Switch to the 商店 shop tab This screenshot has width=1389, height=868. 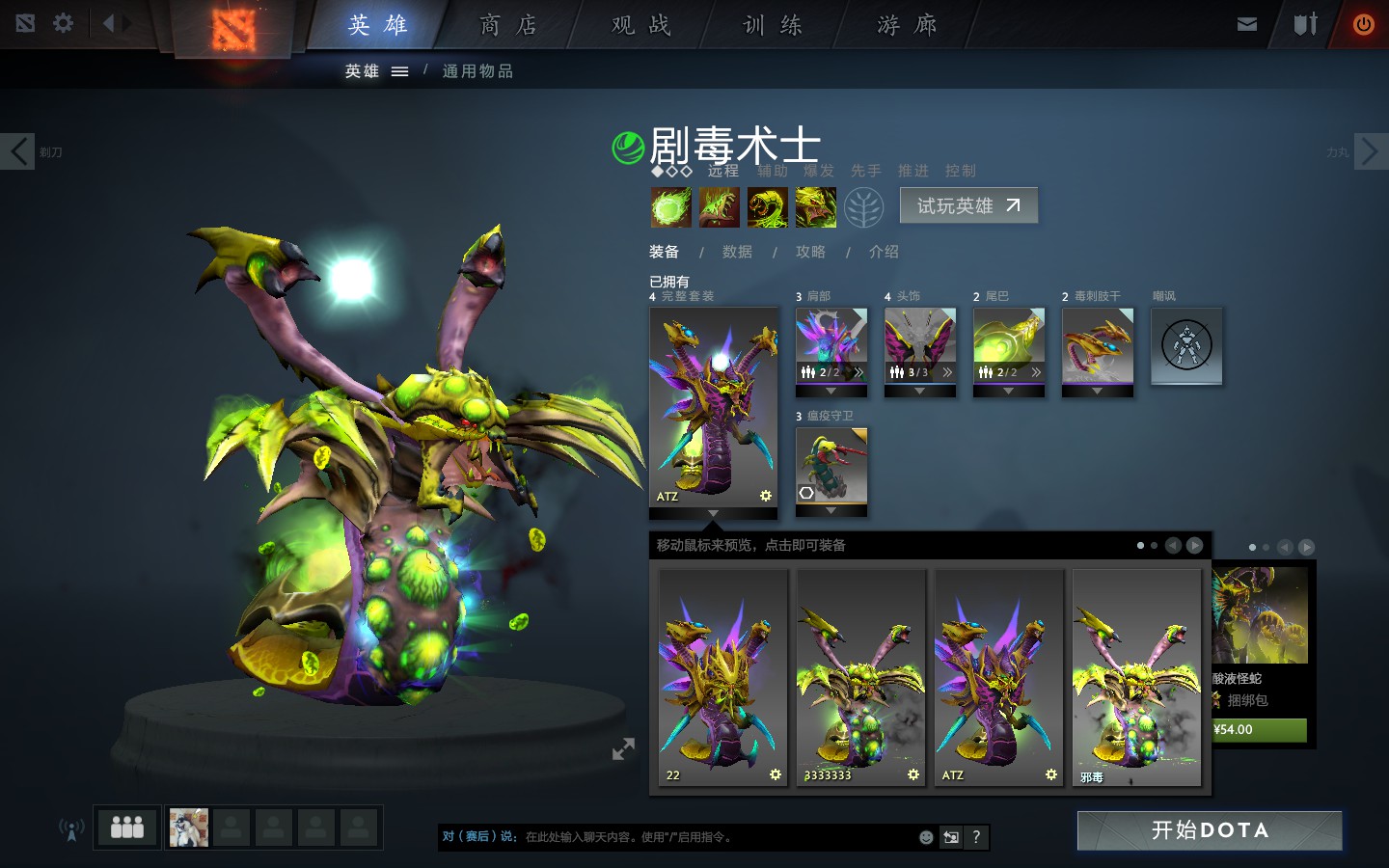click(505, 25)
